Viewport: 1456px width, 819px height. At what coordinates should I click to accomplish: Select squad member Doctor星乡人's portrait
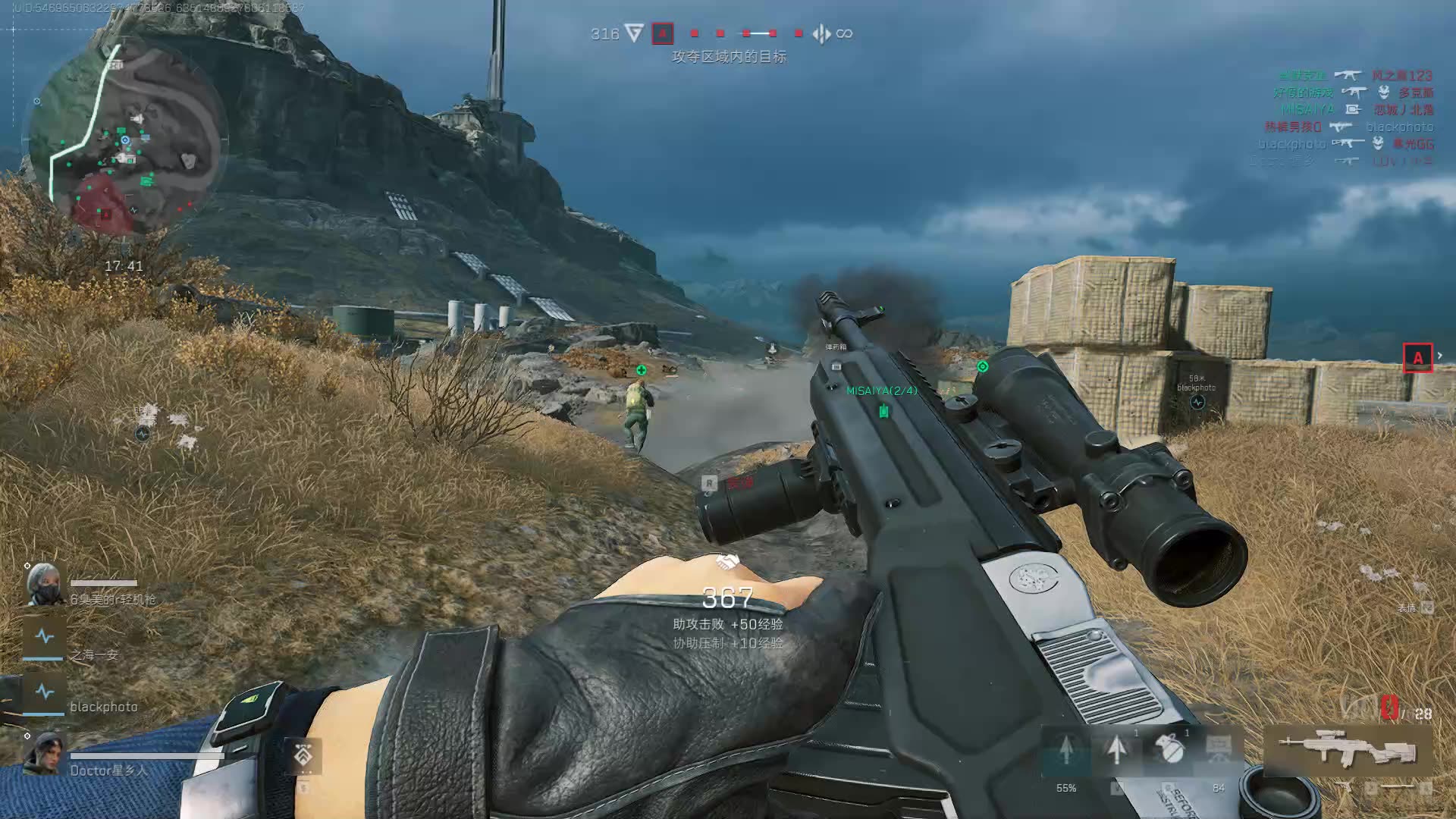(x=44, y=753)
